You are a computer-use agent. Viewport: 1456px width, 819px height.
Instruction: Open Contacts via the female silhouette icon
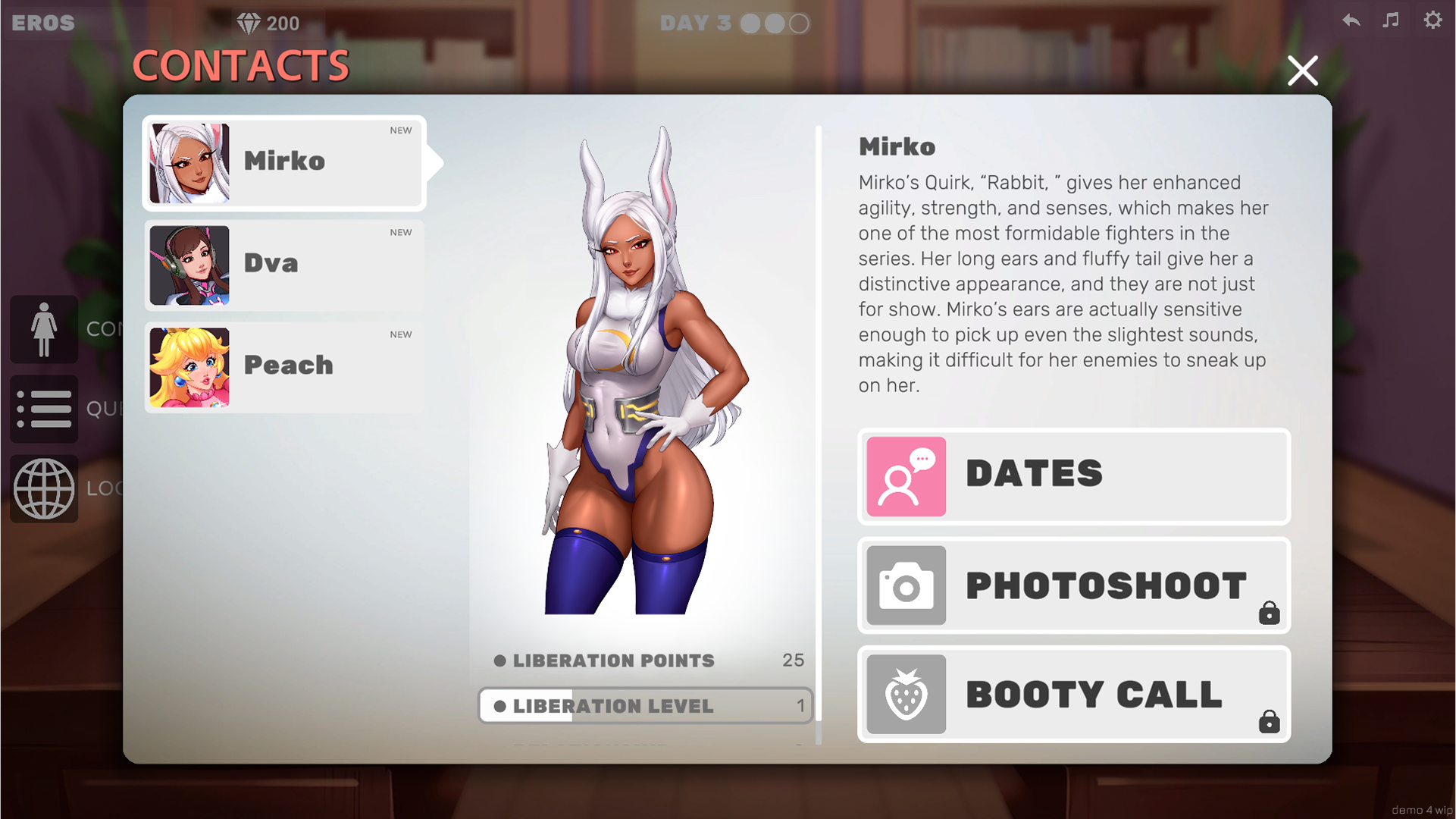tap(43, 328)
